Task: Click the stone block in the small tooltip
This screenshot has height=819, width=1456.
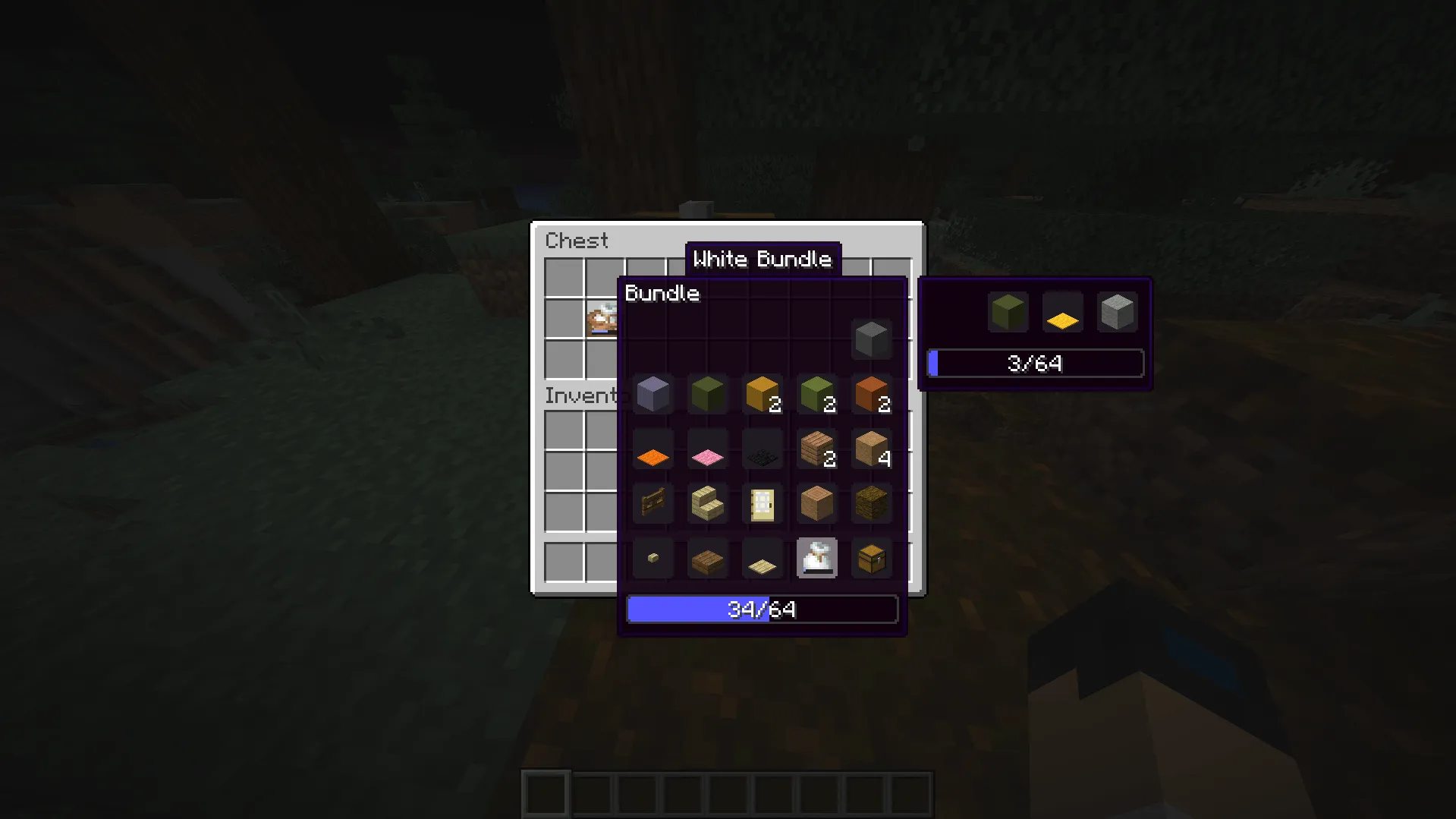Action: pos(1118,311)
